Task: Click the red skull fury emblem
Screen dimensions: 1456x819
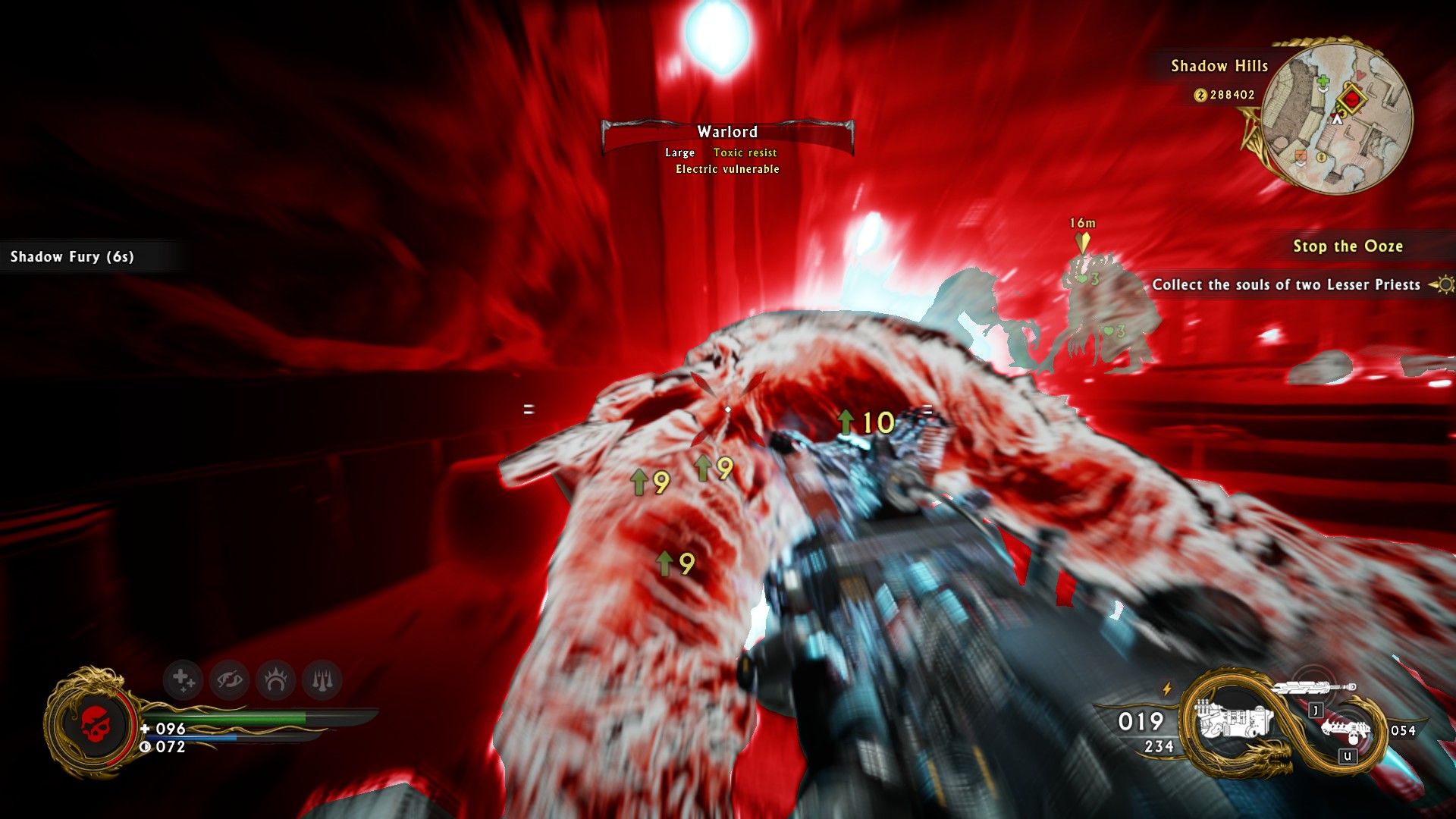Action: coord(96,723)
